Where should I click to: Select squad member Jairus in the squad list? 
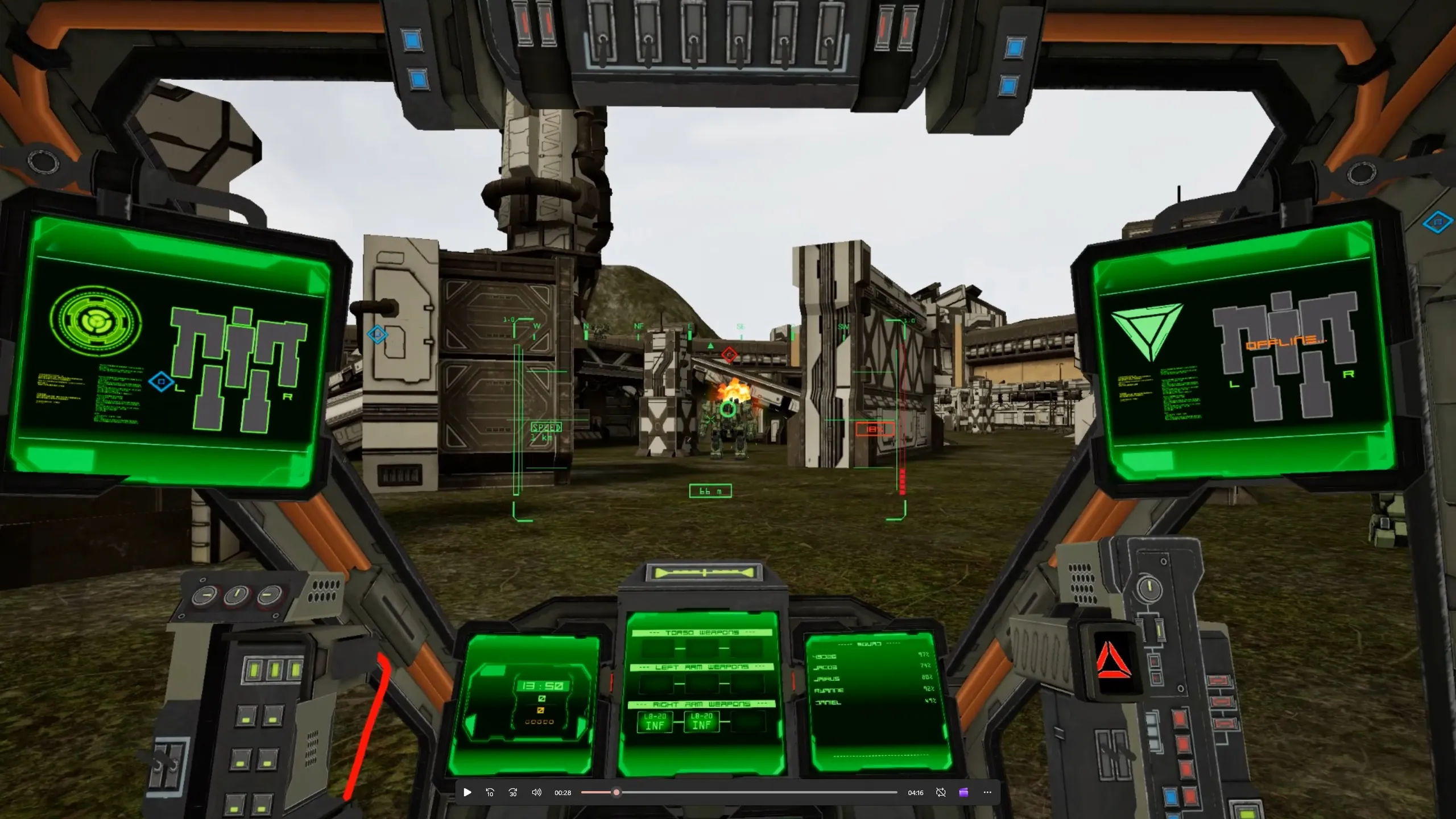pos(826,679)
